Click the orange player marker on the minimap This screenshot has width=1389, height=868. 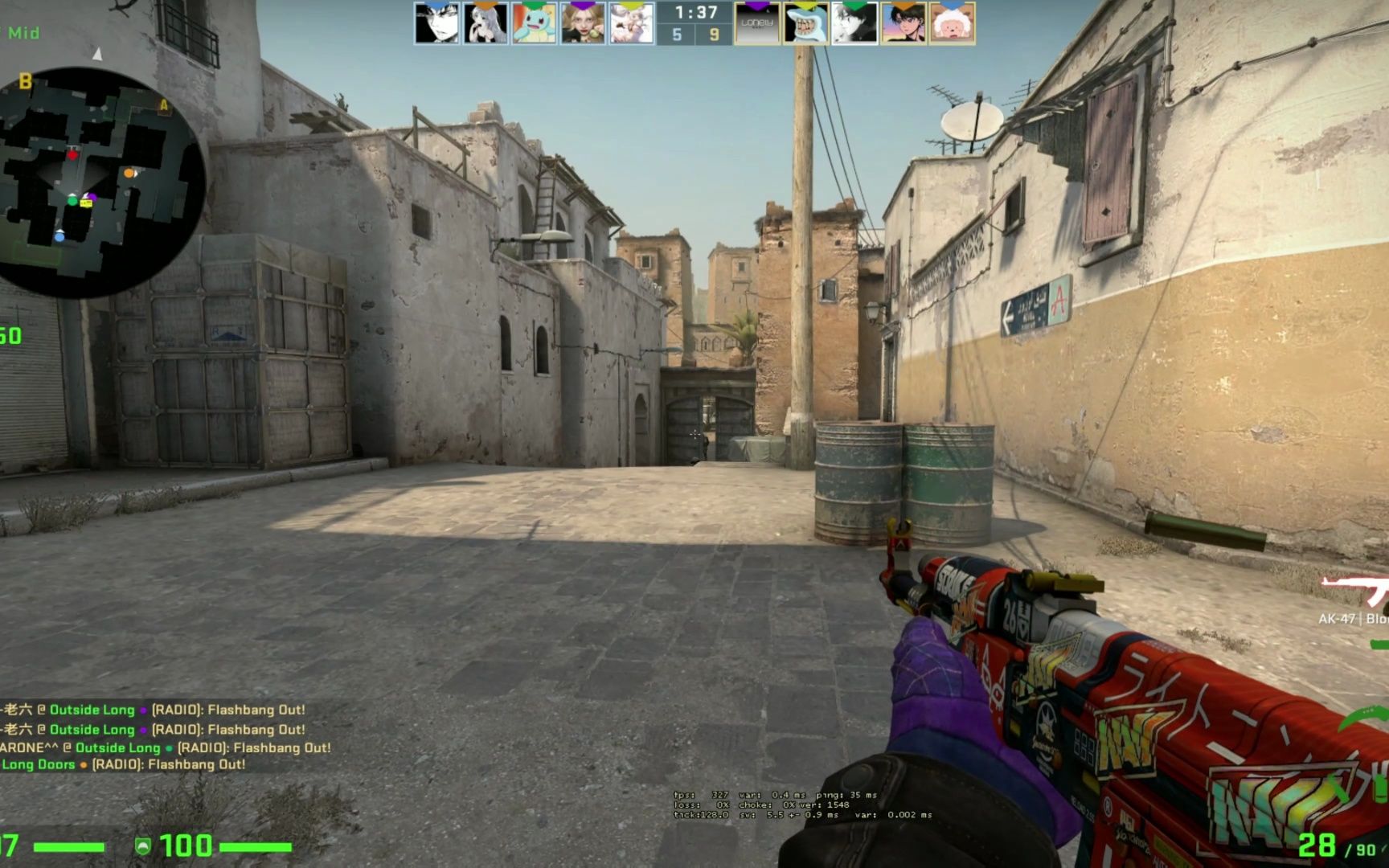click(x=129, y=172)
